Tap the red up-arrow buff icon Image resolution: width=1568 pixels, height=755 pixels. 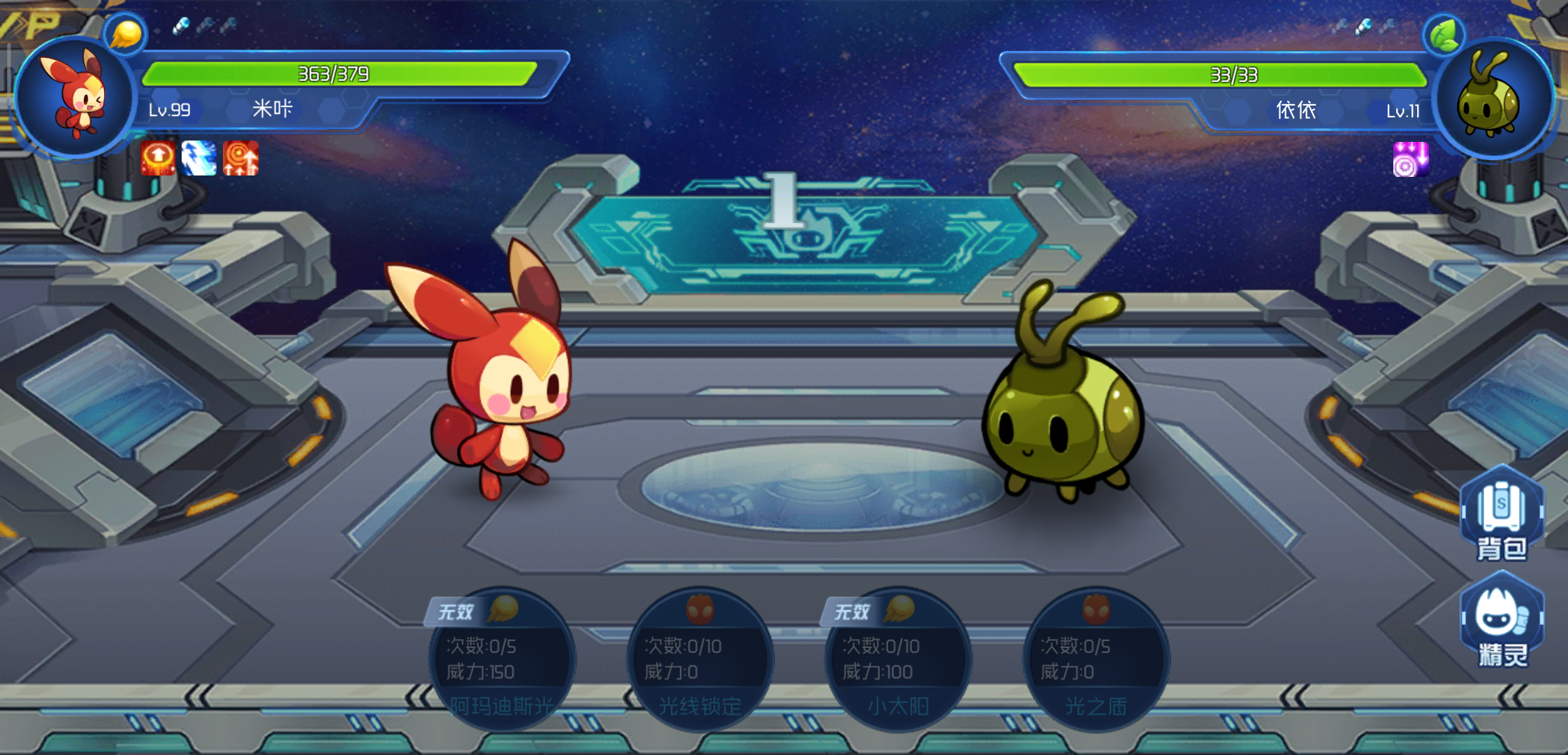point(159,158)
